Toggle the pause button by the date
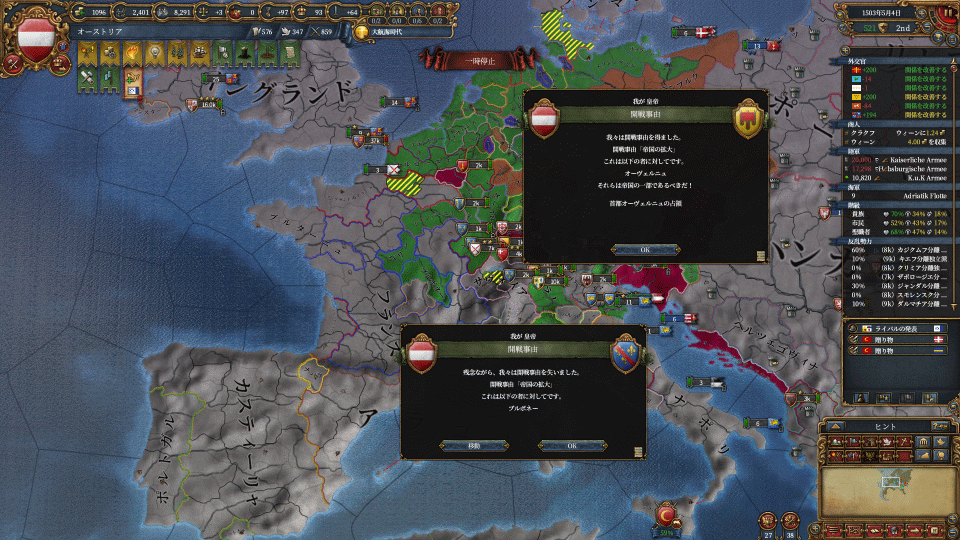960x540 pixels. (945, 14)
